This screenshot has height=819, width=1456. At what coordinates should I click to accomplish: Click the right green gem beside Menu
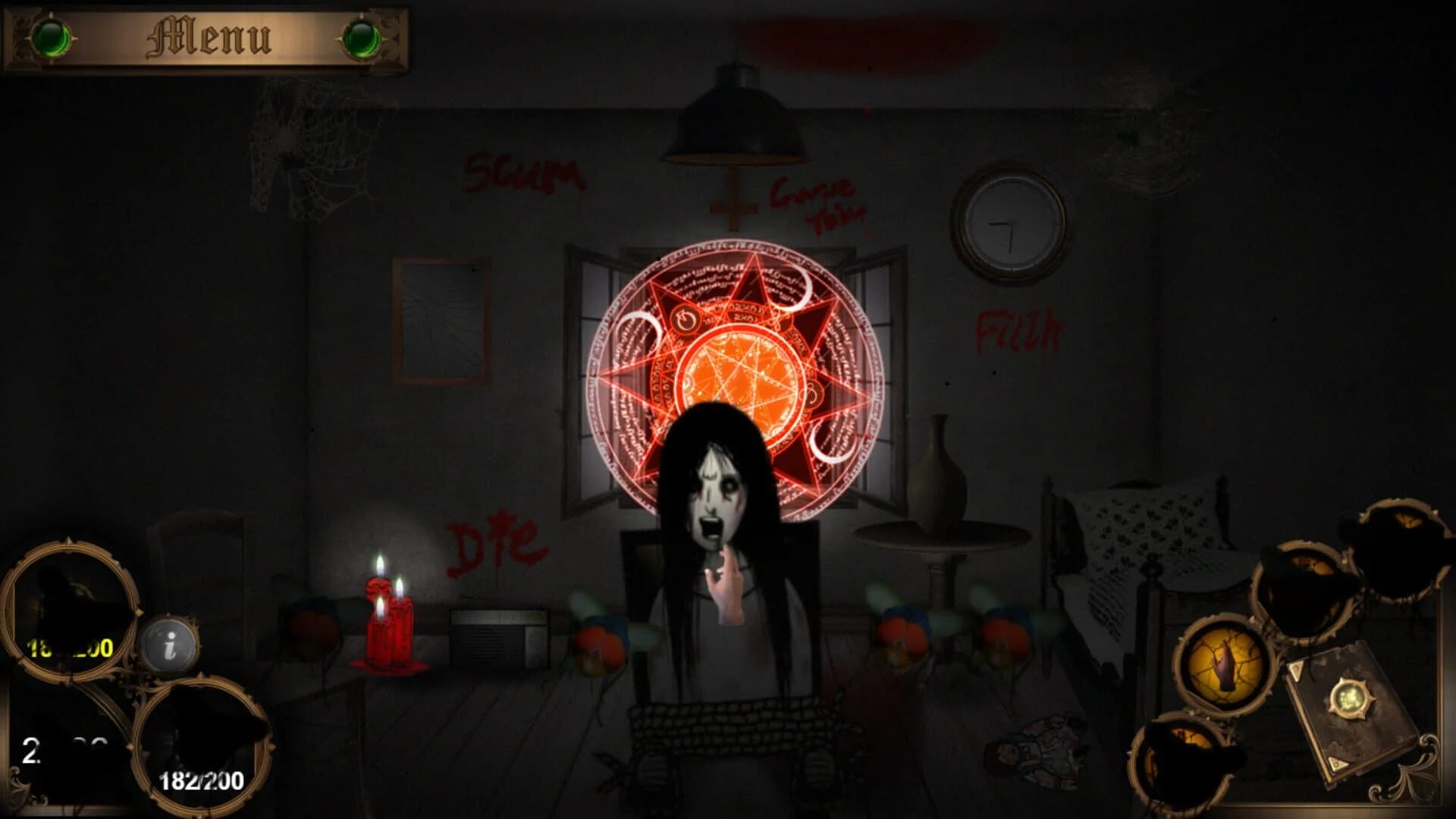pos(364,36)
